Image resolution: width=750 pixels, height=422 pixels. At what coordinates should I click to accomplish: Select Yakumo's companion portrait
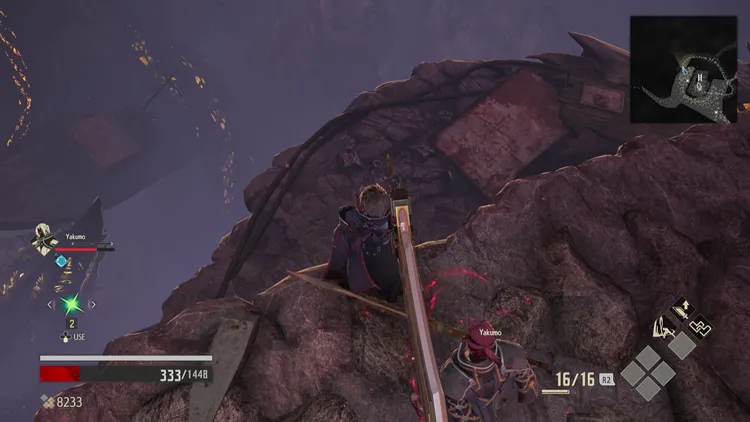45,241
